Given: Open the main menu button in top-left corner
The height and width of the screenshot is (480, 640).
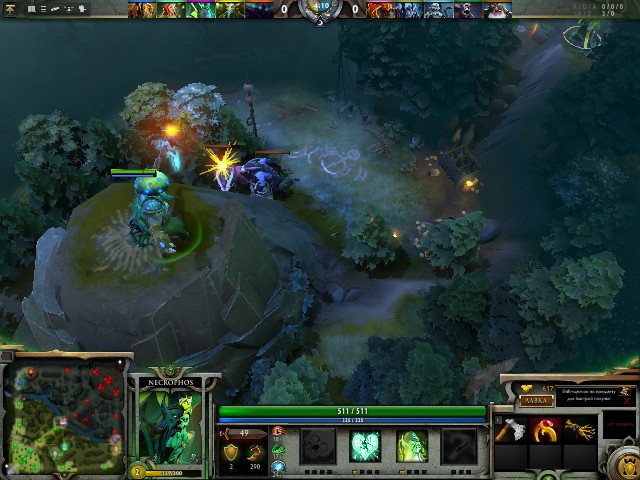Looking at the screenshot, I should coord(9,9).
